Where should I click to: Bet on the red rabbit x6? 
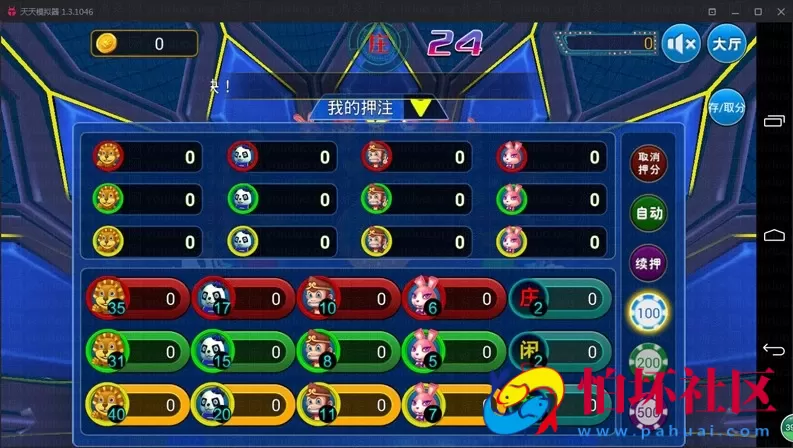tap(452, 298)
